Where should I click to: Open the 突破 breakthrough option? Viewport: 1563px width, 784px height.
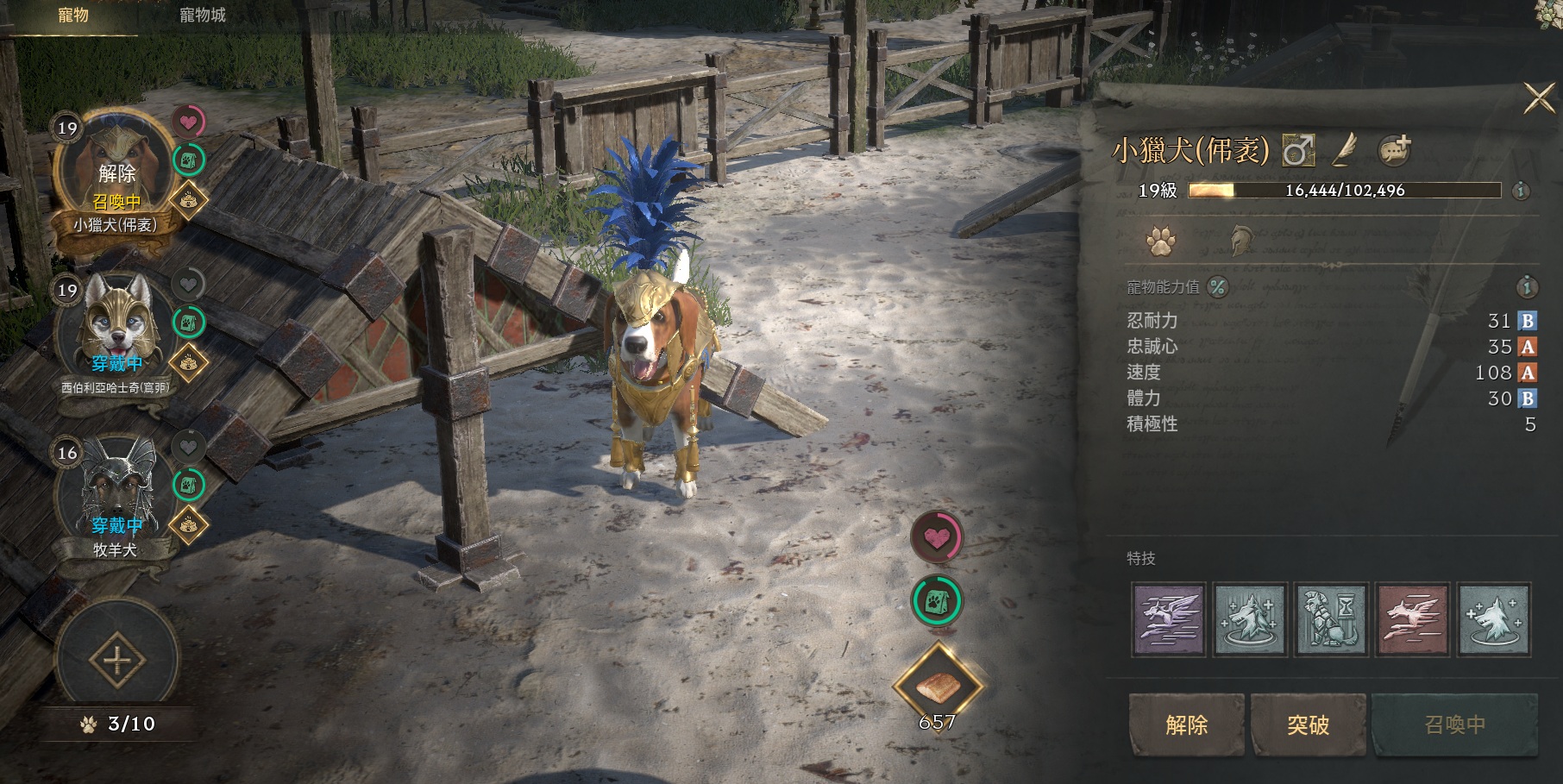tap(1308, 724)
